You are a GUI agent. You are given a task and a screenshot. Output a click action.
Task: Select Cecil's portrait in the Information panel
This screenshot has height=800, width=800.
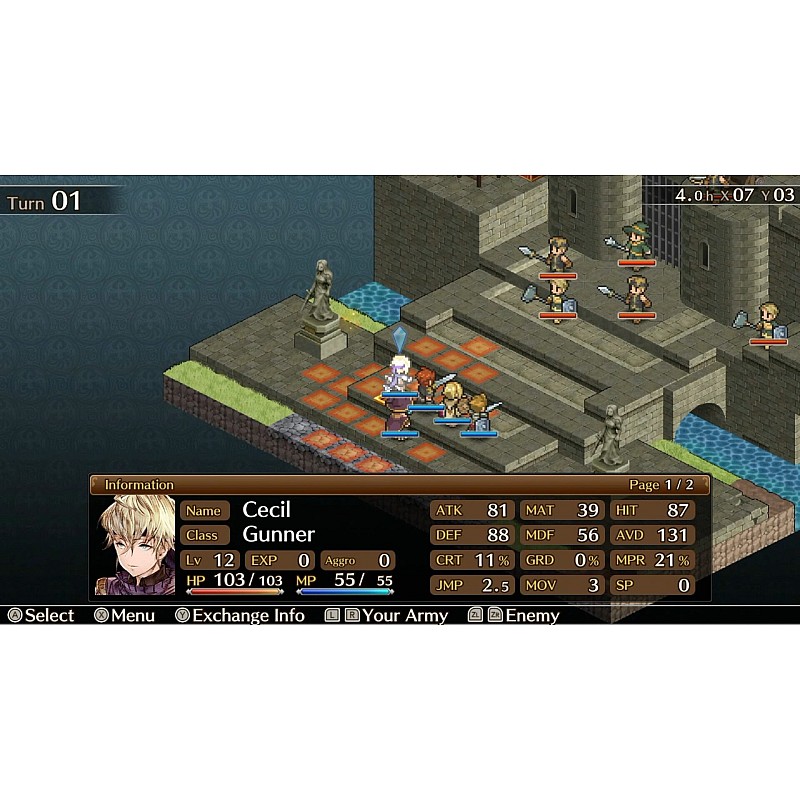click(x=134, y=546)
